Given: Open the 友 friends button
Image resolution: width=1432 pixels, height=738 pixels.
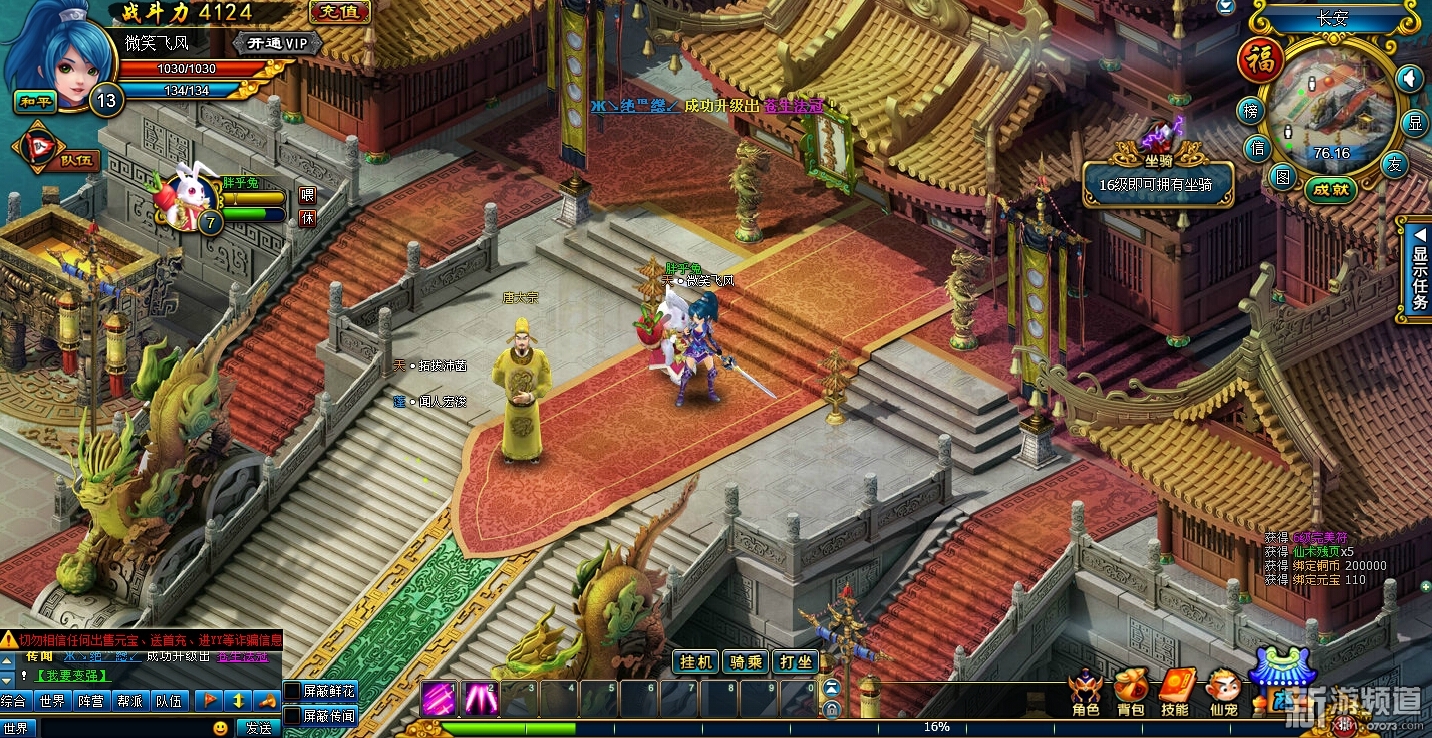Looking at the screenshot, I should [x=1395, y=163].
